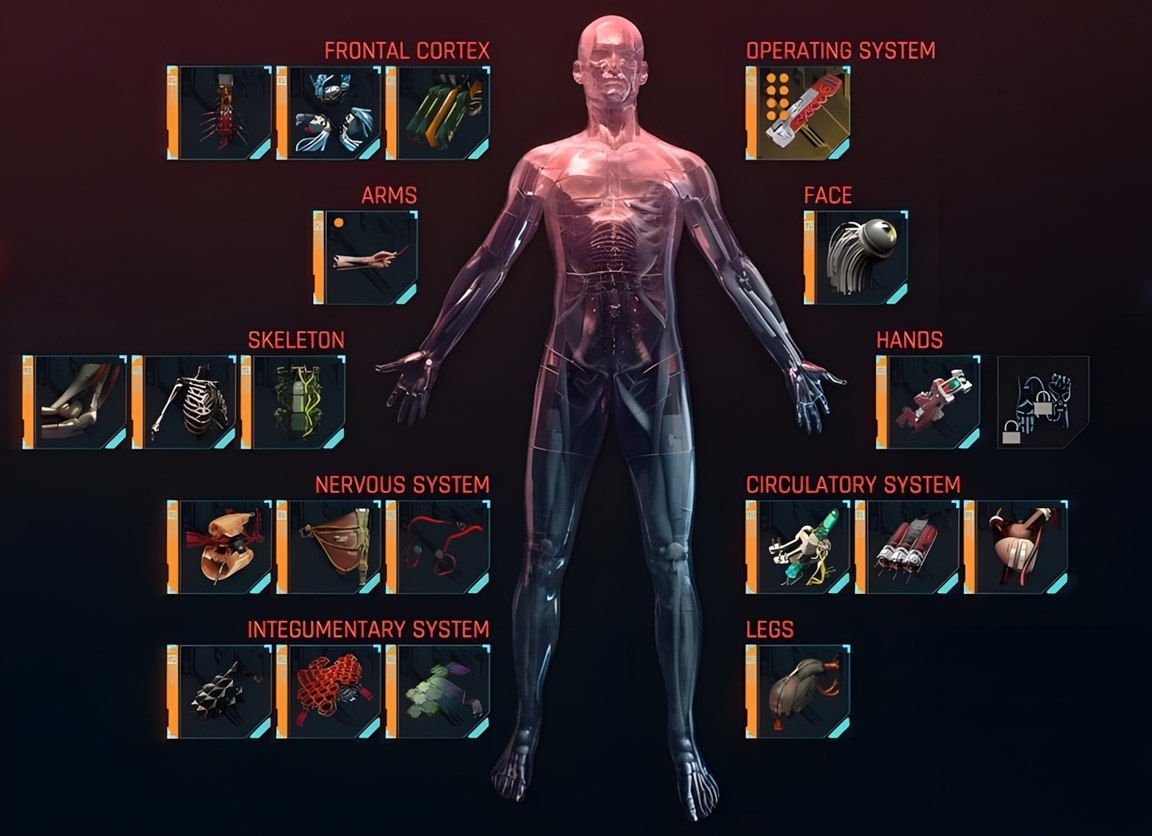Select the heart-shaped Circulatory System implant
1152x836 pixels.
(1016, 547)
